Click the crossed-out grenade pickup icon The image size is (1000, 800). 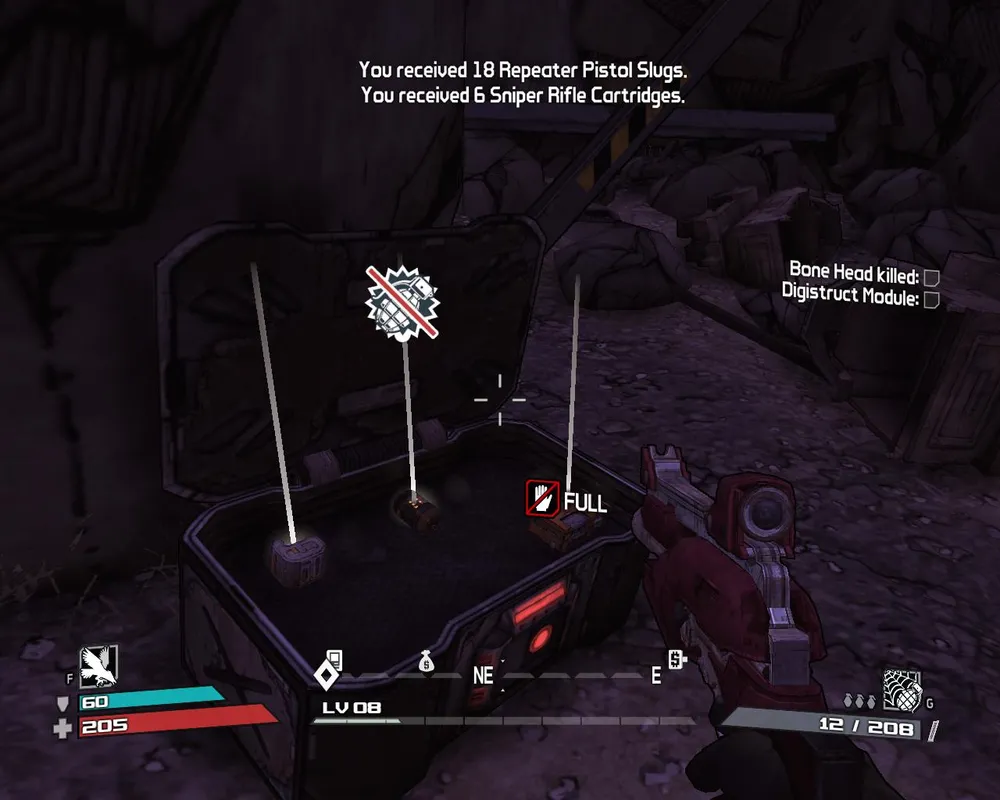tap(404, 300)
